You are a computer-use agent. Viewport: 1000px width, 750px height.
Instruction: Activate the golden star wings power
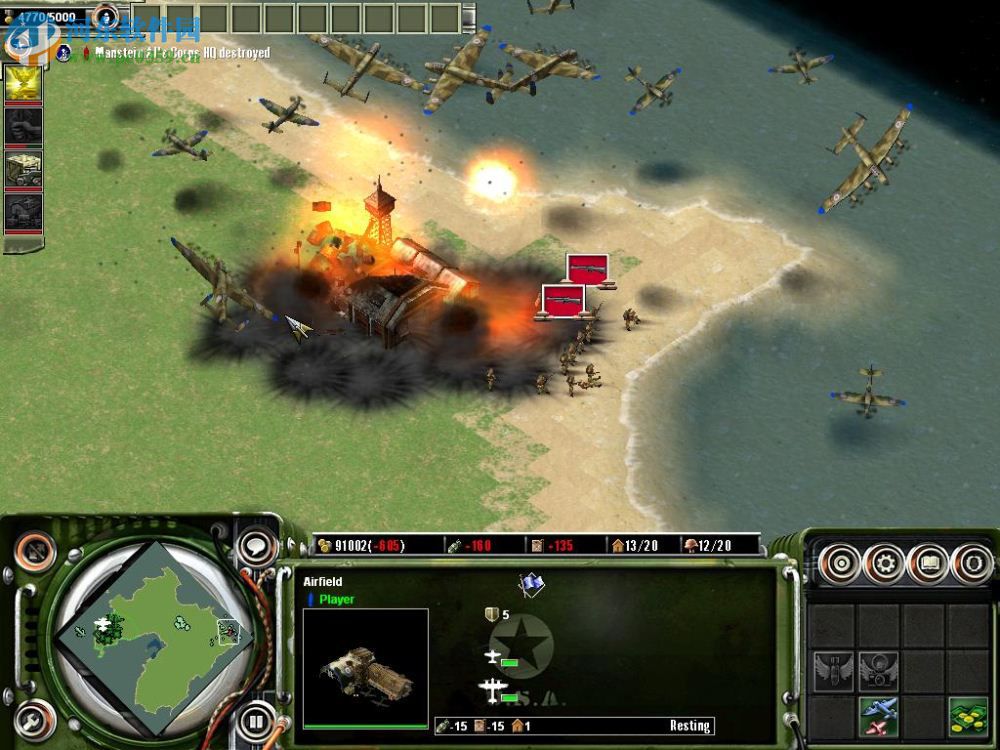tap(23, 84)
